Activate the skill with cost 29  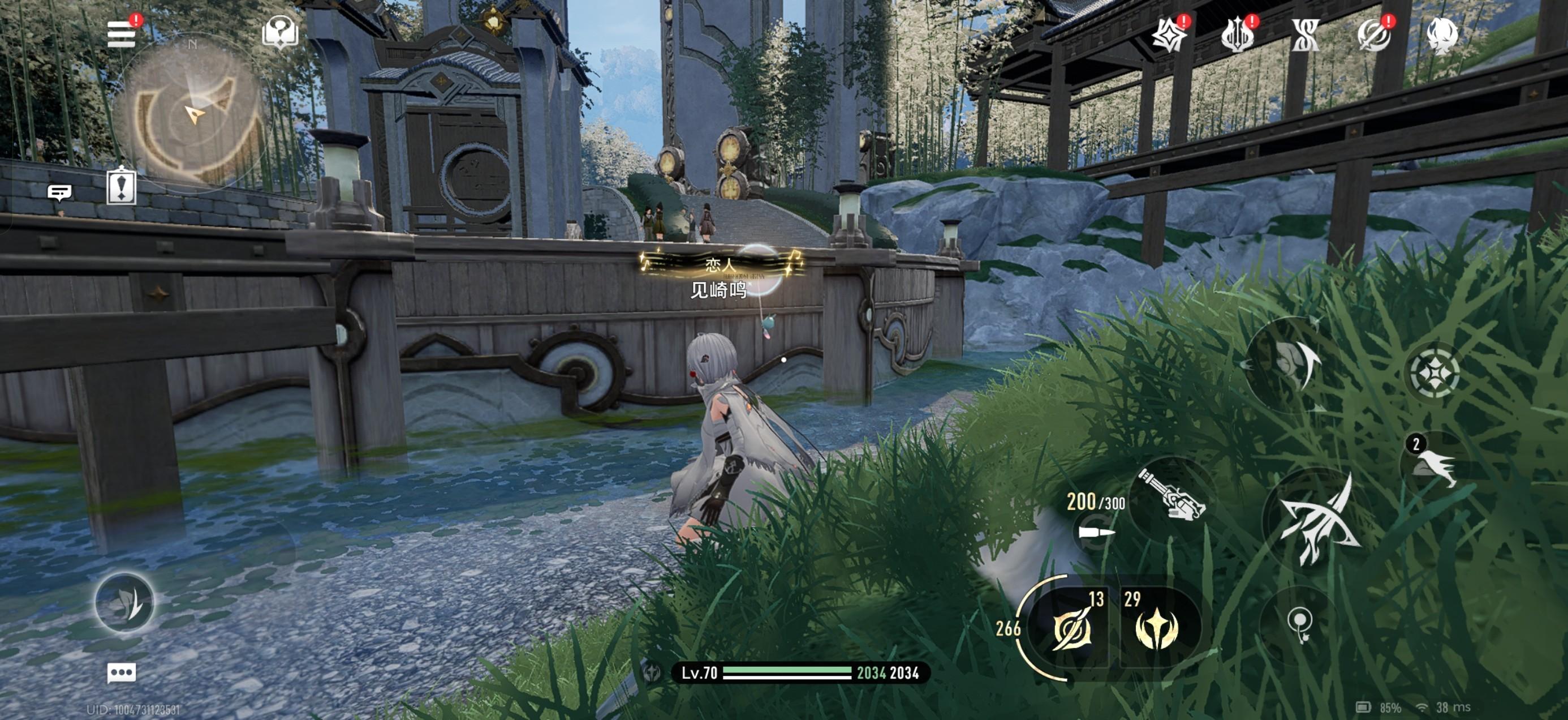click(1157, 626)
